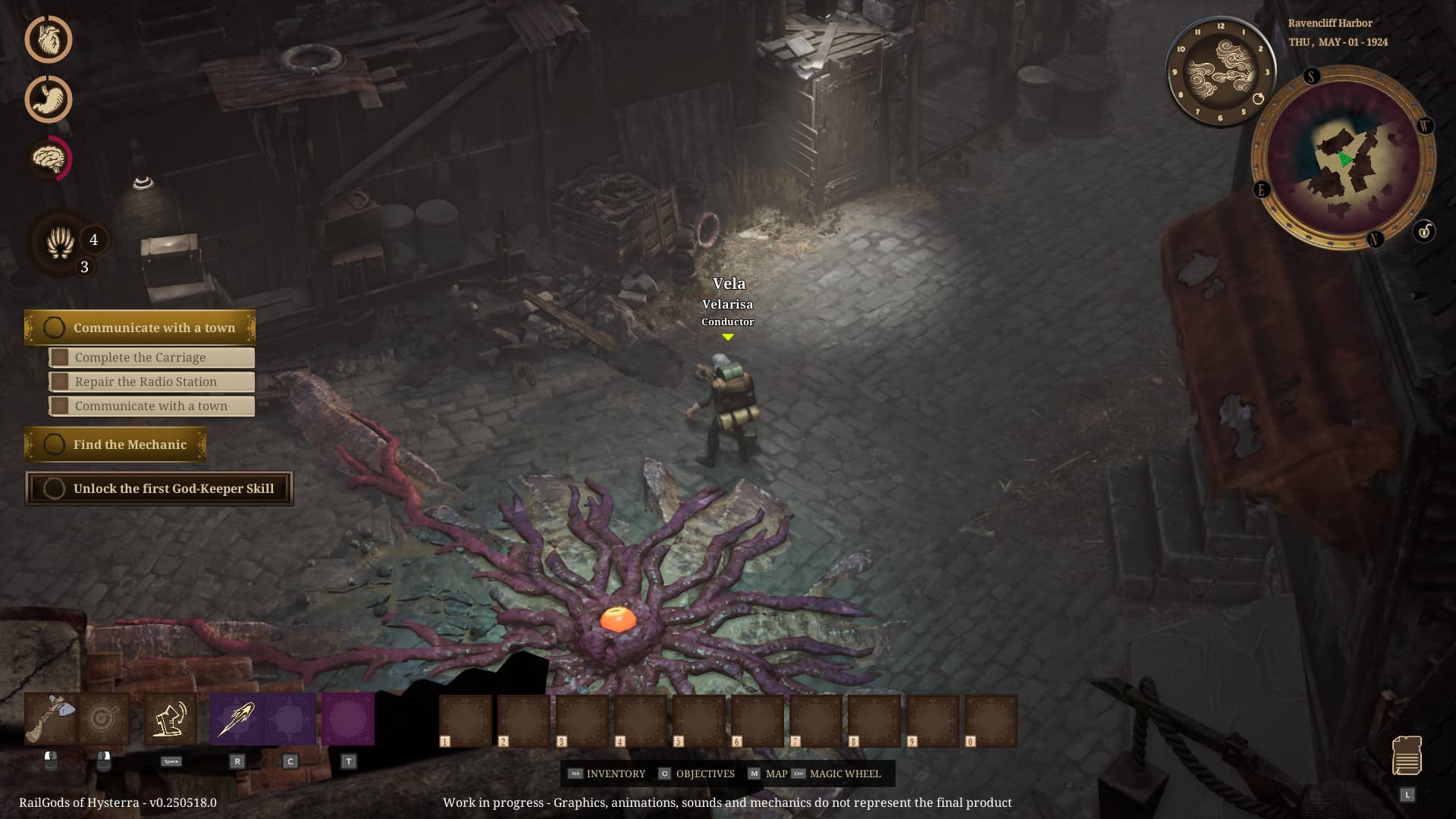This screenshot has height=819, width=1456.
Task: Open the Map from the bottom bar
Action: (767, 773)
